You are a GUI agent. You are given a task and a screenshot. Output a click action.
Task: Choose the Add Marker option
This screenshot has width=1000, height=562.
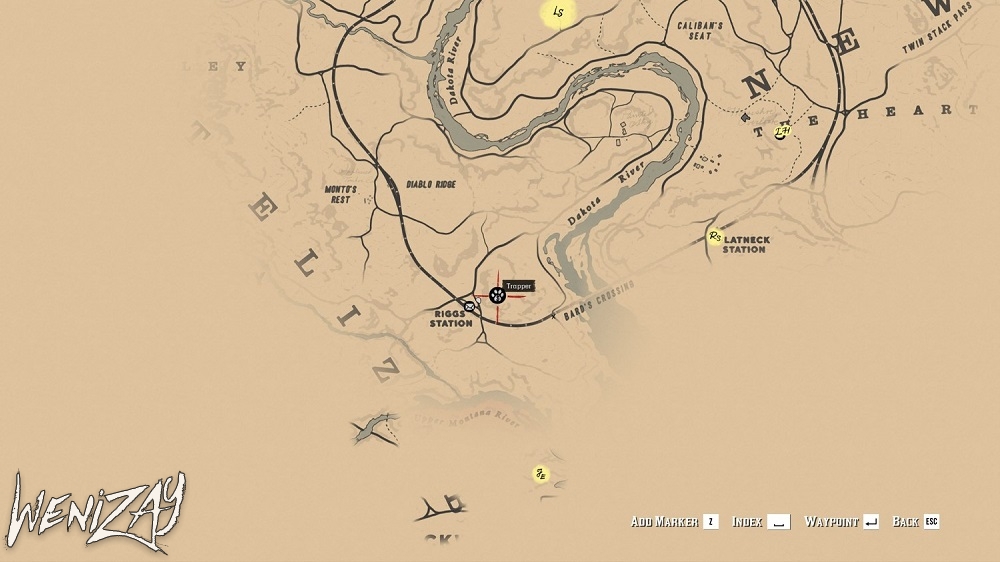(x=675, y=521)
